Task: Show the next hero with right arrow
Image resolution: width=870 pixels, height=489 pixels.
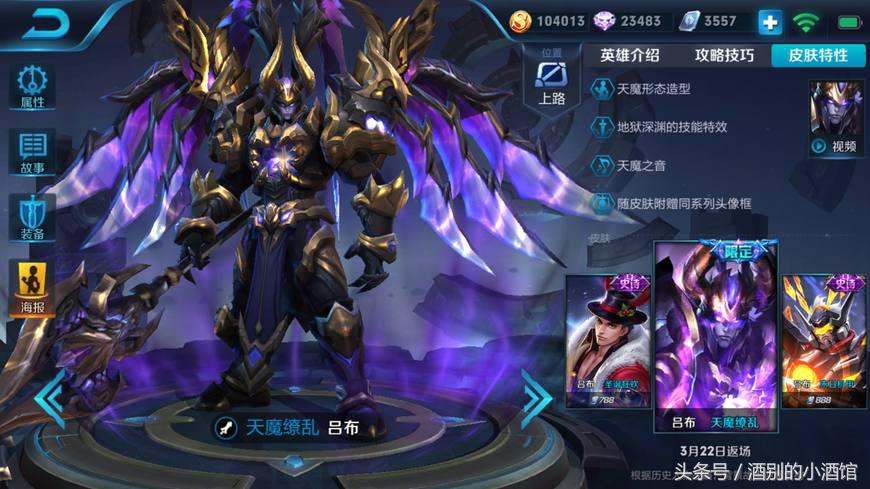Action: pyautogui.click(x=536, y=398)
